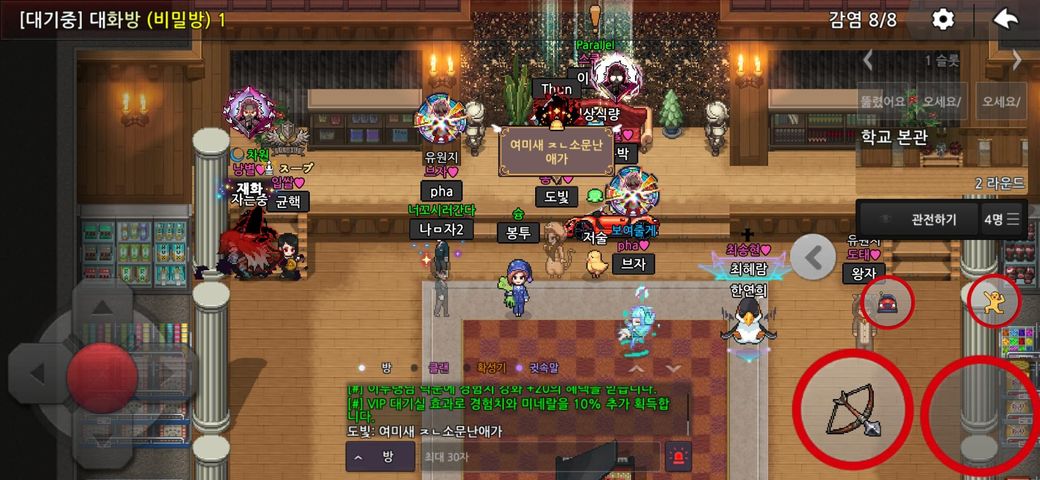
Task: Open the 4명 player list
Action: 1001,219
